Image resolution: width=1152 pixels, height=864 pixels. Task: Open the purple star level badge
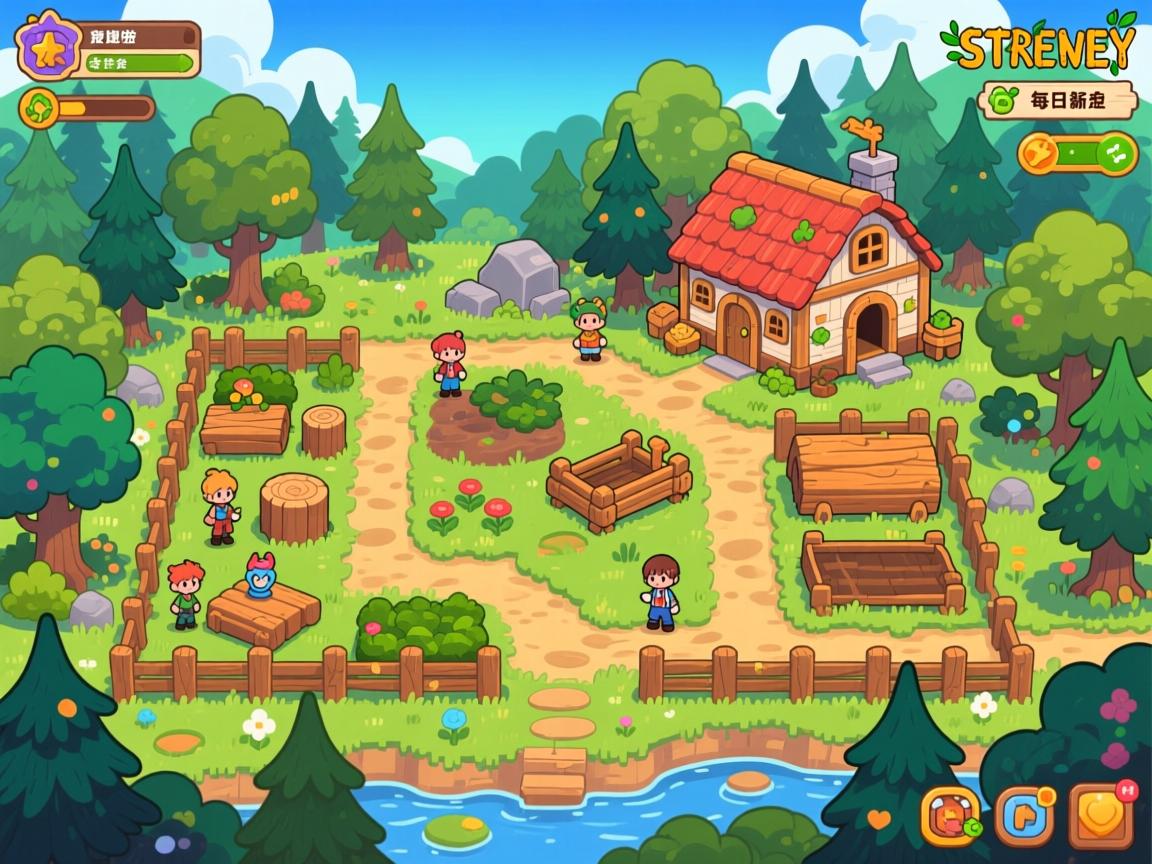(46, 48)
